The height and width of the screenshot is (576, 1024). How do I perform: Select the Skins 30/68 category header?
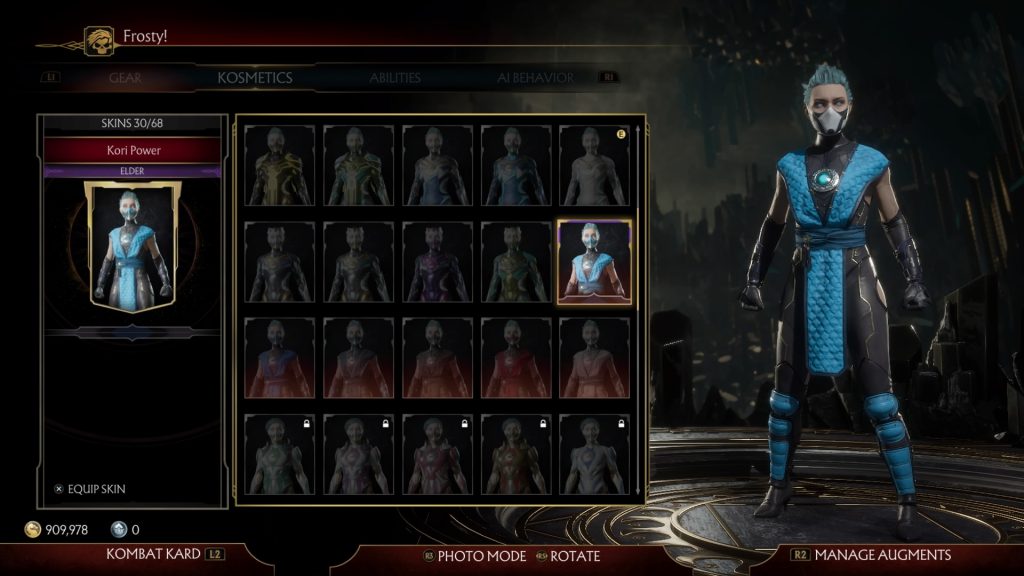tap(132, 124)
